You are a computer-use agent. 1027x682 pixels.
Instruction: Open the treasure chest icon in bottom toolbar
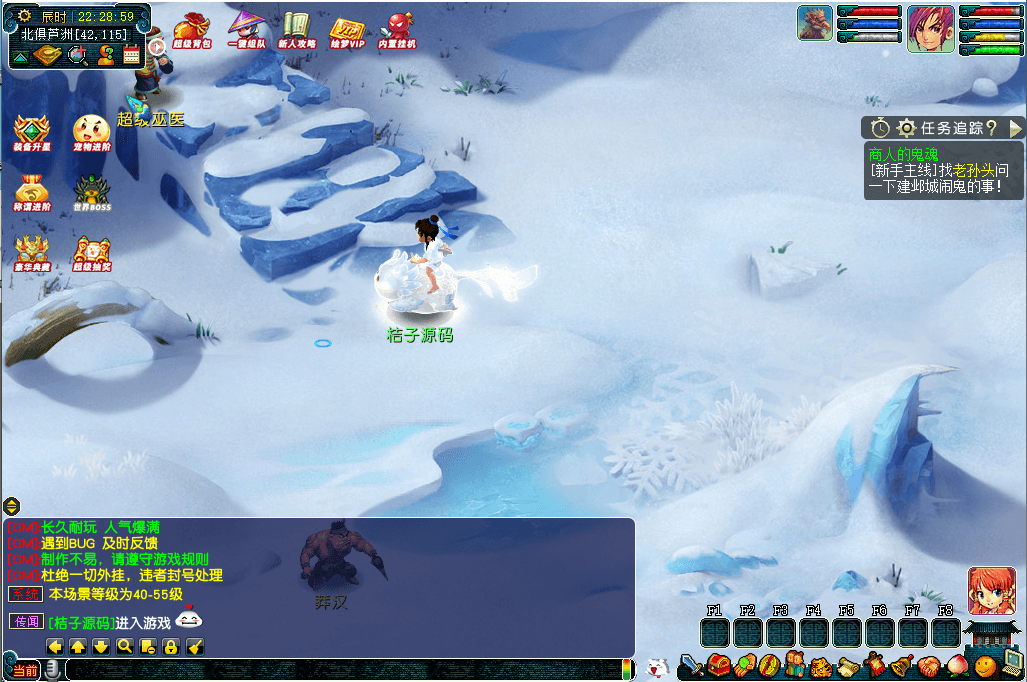pyautogui.click(x=717, y=664)
